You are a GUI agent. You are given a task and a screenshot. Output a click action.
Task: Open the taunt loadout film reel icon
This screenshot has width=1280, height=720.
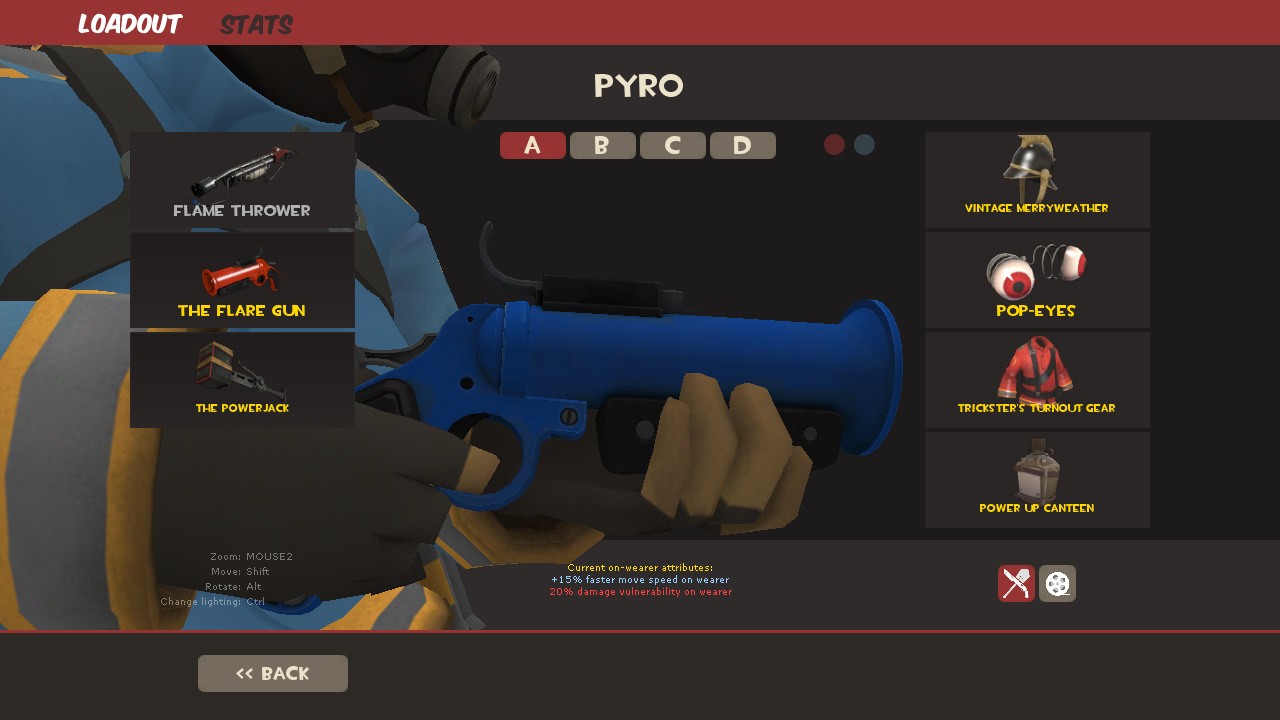point(1057,584)
